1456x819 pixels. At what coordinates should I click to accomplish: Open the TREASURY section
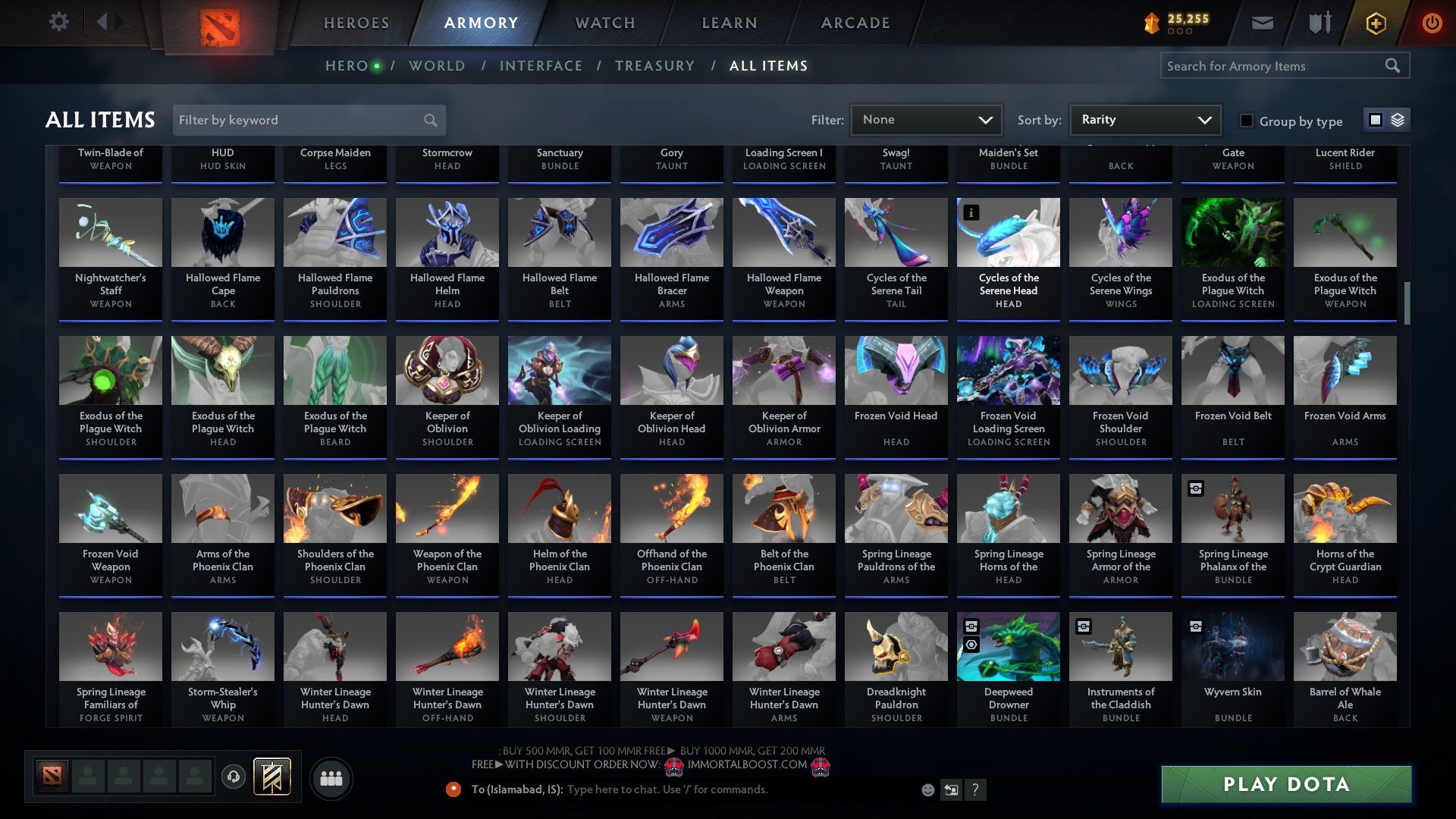click(x=654, y=66)
